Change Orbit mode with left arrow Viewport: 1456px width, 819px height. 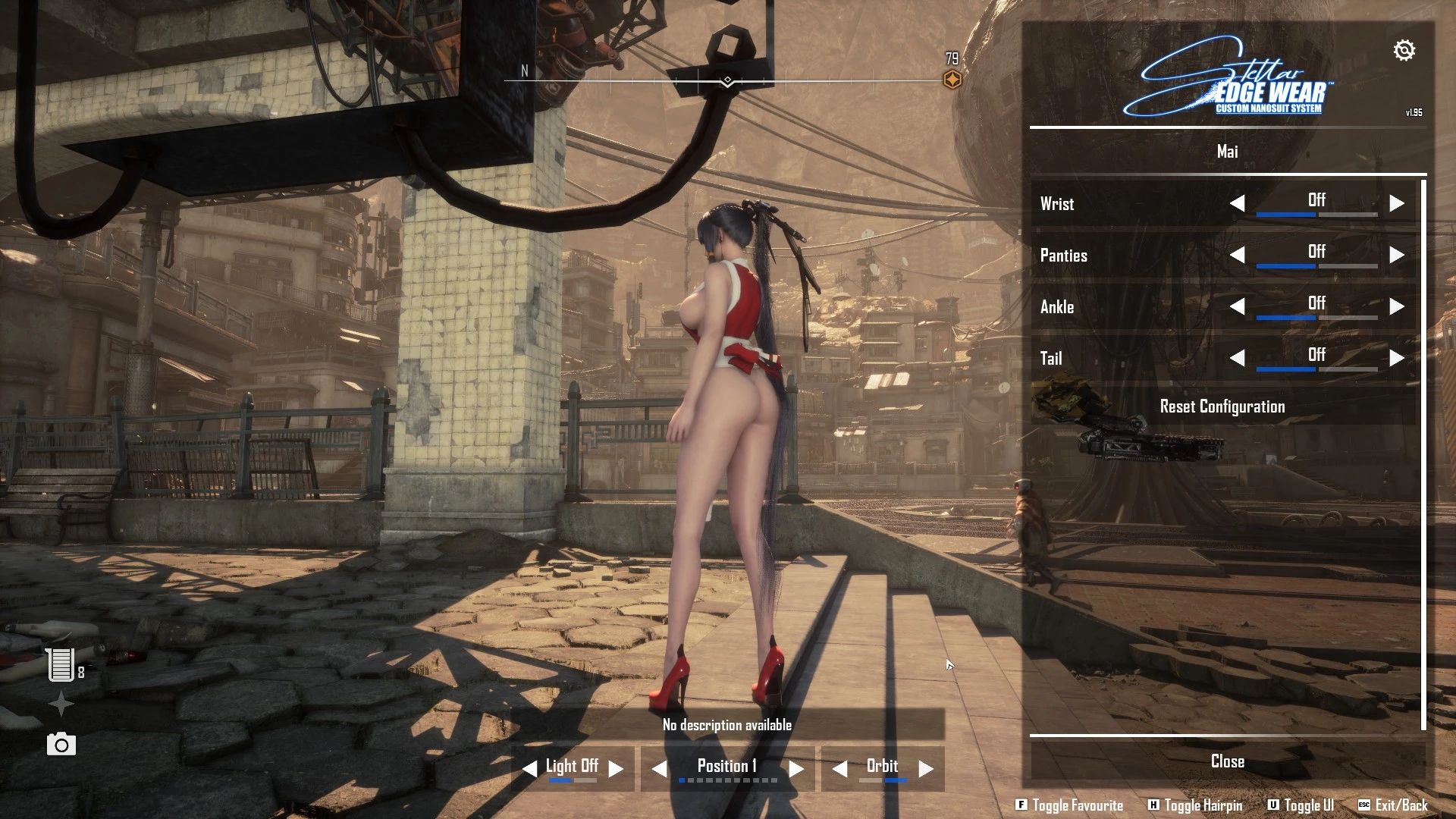click(x=839, y=769)
